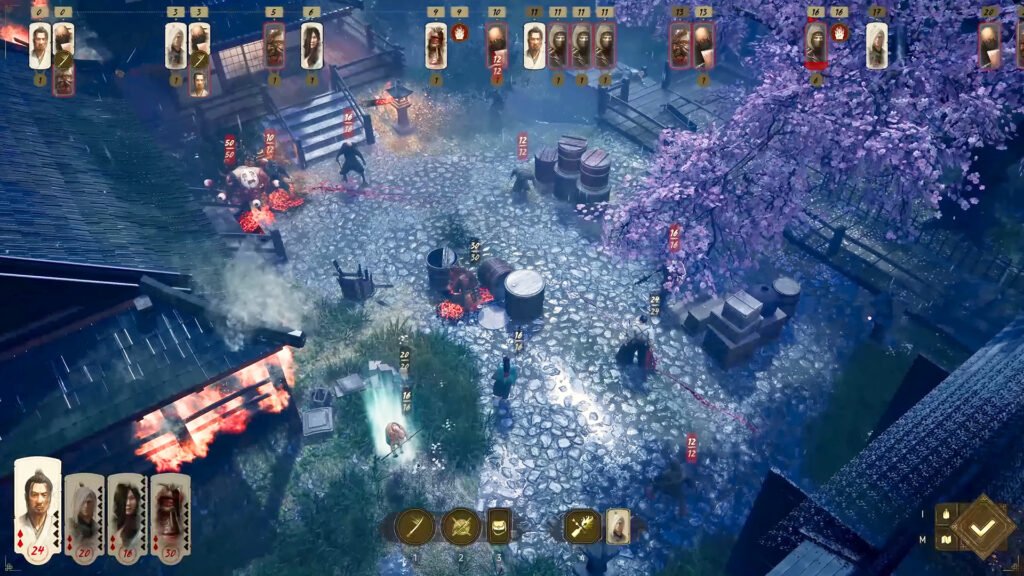Click the red fist icon at initiative 9
Image resolution: width=1024 pixels, height=576 pixels.
460,33
